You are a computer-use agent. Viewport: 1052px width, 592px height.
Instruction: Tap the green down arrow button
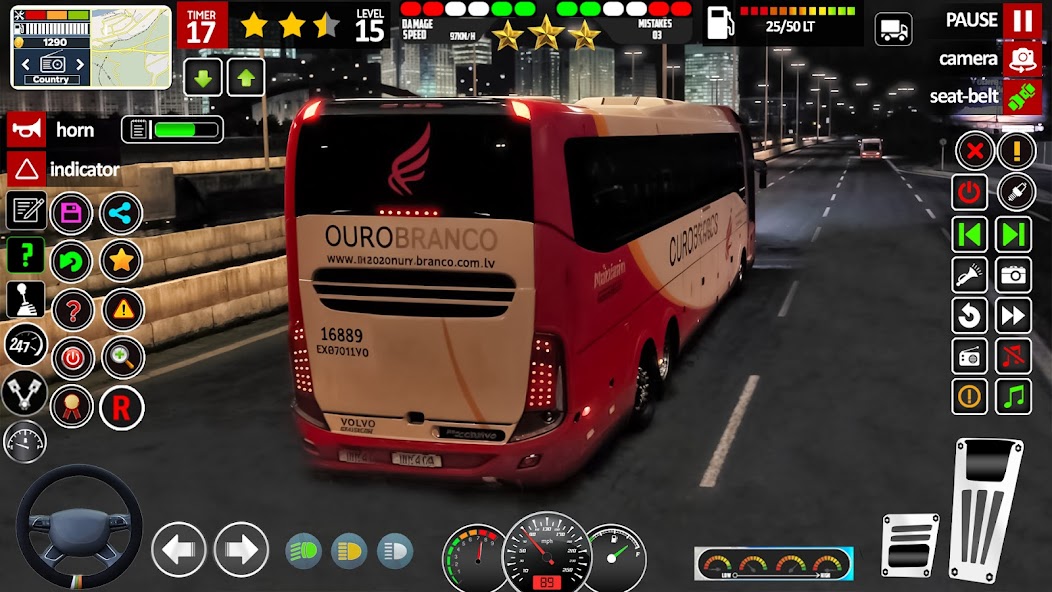(x=203, y=77)
